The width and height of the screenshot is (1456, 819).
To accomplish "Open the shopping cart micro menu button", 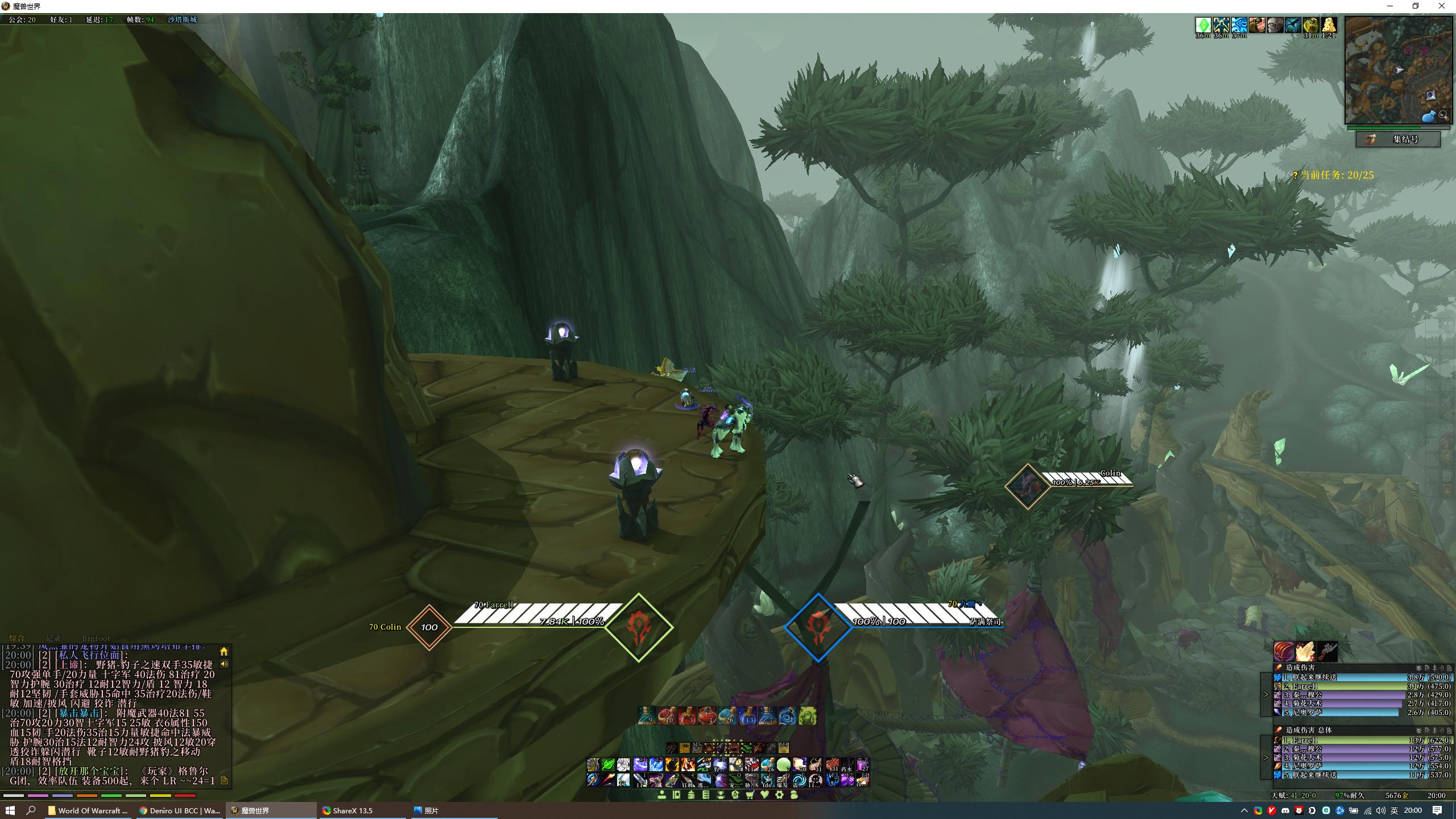I will pyautogui.click(x=750, y=795).
